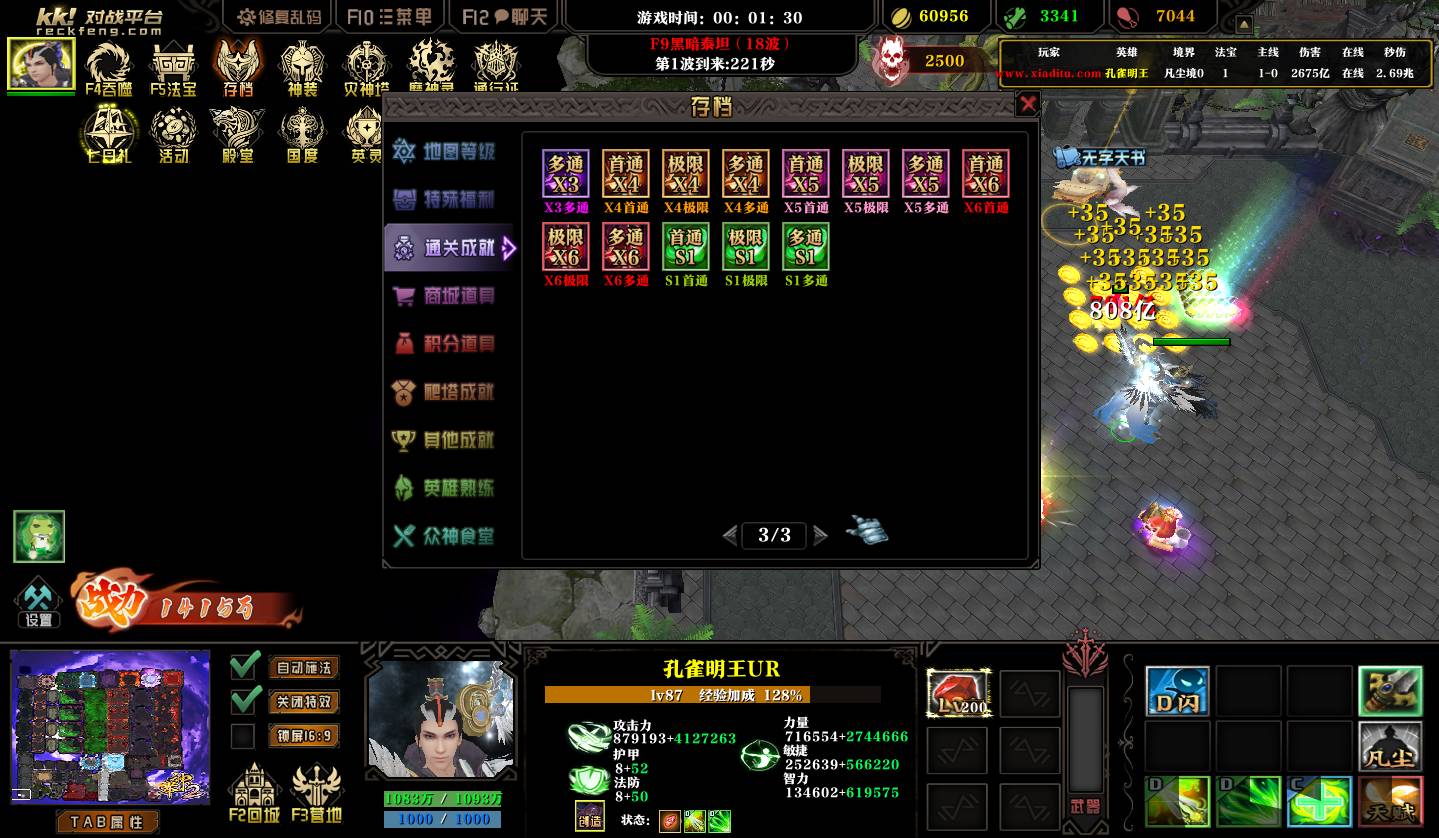
Task: Enable the 锁屏16:9 checkbox
Action: [x=243, y=737]
